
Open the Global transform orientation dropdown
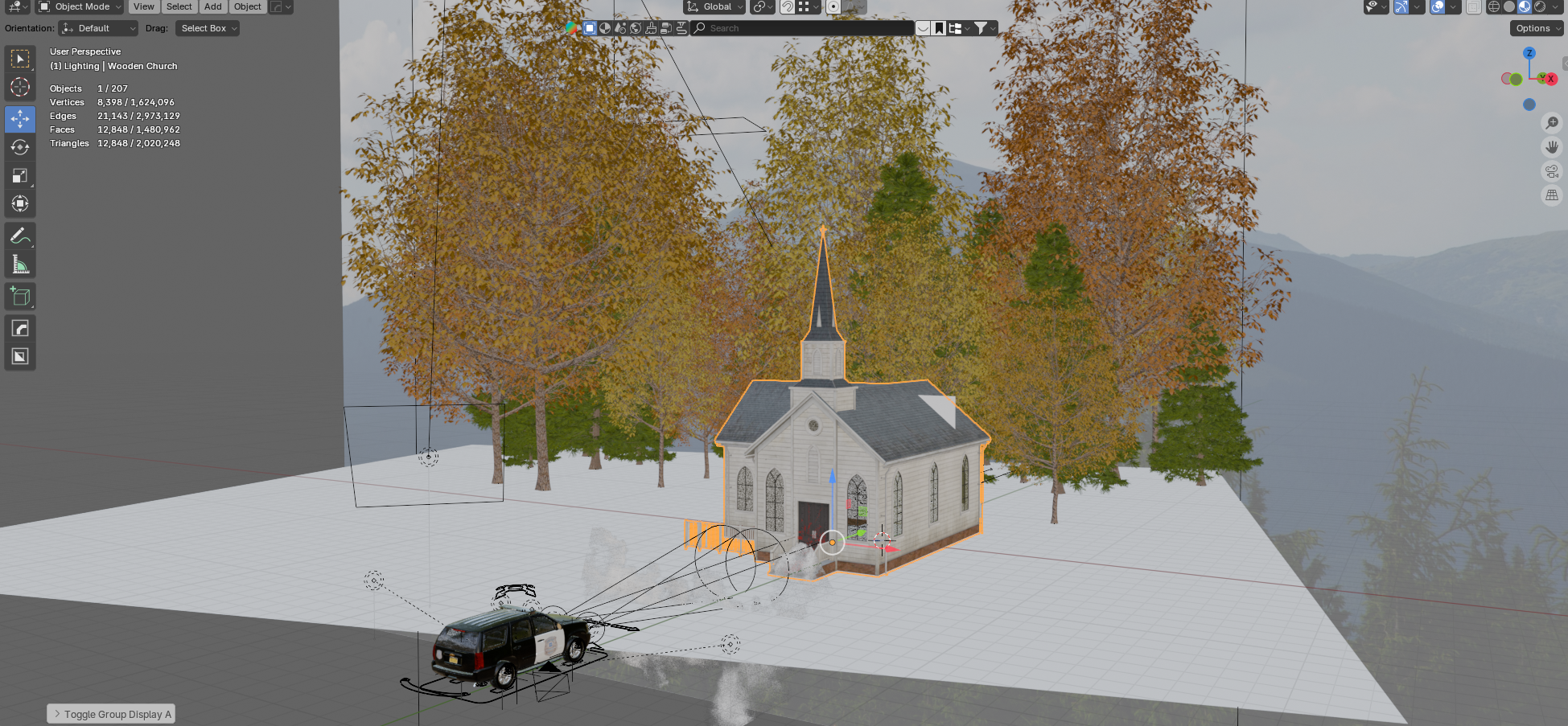[714, 6]
